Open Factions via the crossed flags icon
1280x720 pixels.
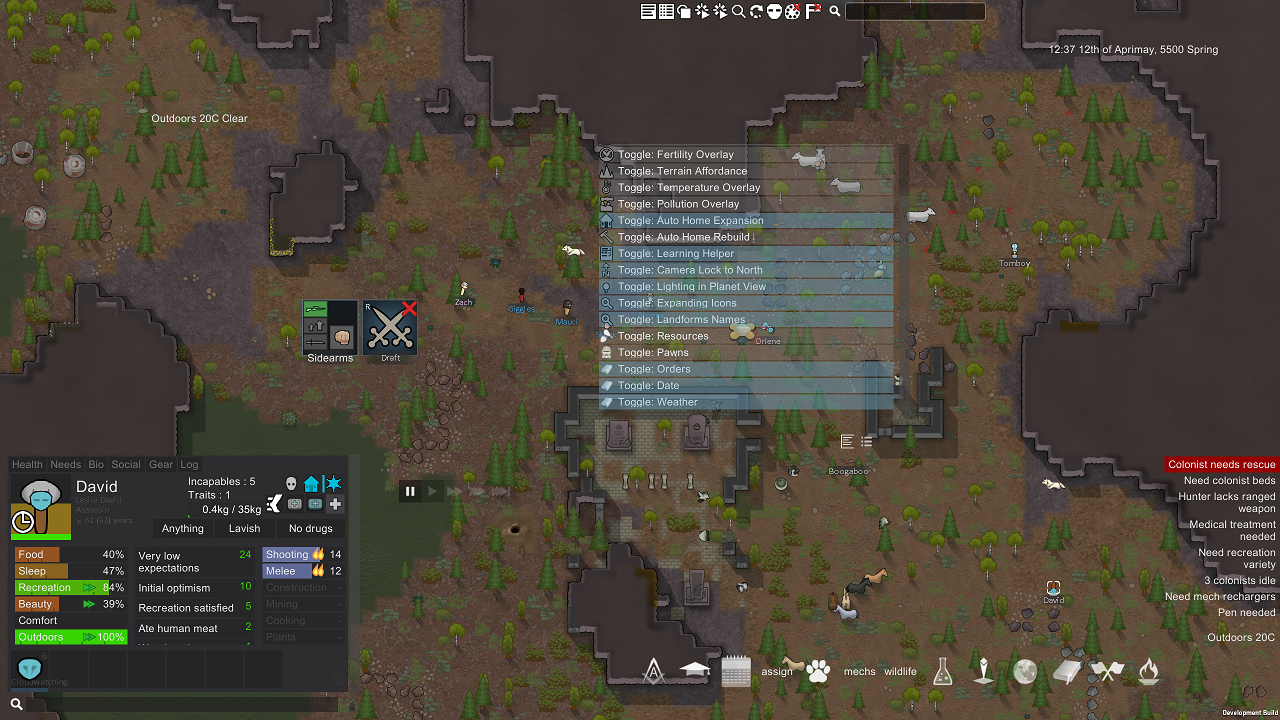click(1106, 671)
